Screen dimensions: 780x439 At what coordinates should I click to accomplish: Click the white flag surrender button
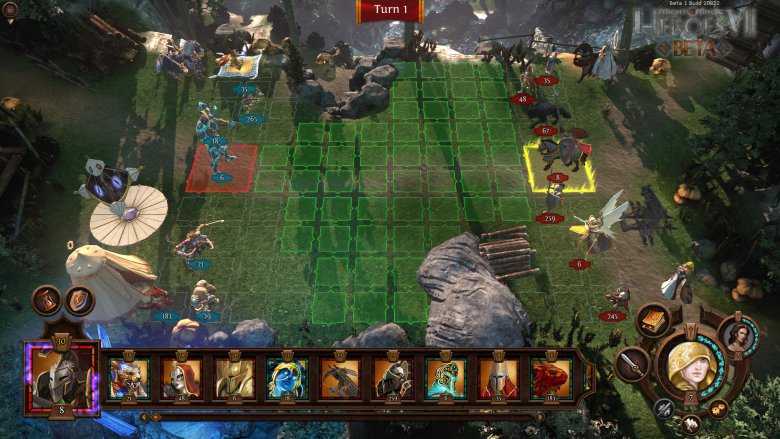pyautogui.click(x=690, y=424)
